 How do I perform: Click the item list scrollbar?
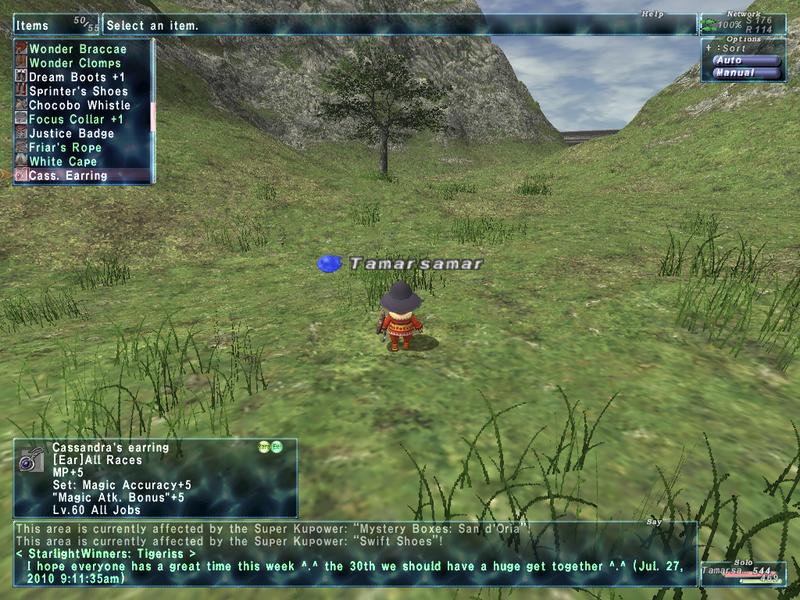(x=153, y=110)
